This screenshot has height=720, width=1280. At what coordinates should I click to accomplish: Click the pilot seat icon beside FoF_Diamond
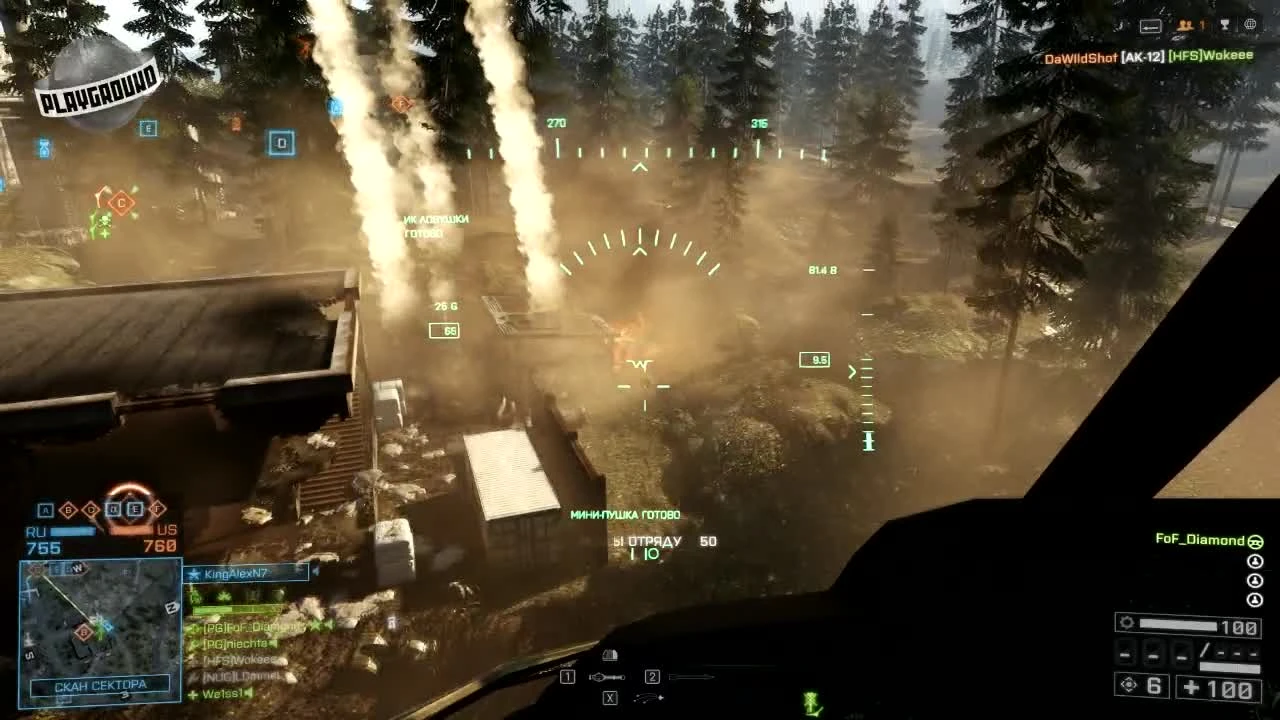coord(1255,541)
